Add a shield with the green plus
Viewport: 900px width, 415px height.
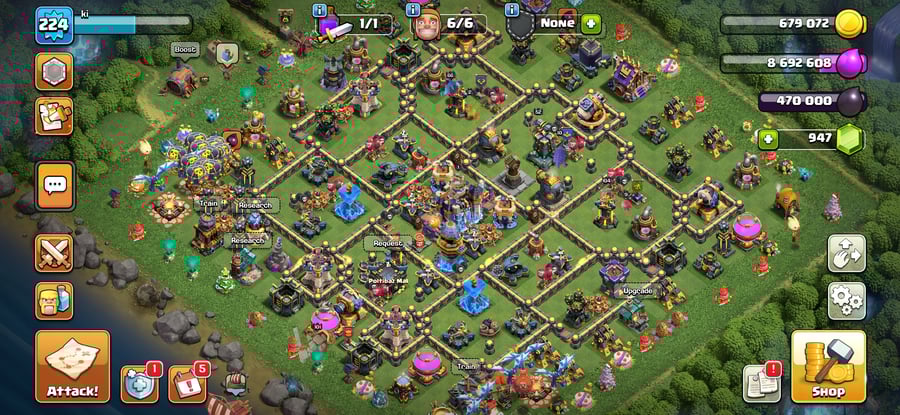click(591, 22)
